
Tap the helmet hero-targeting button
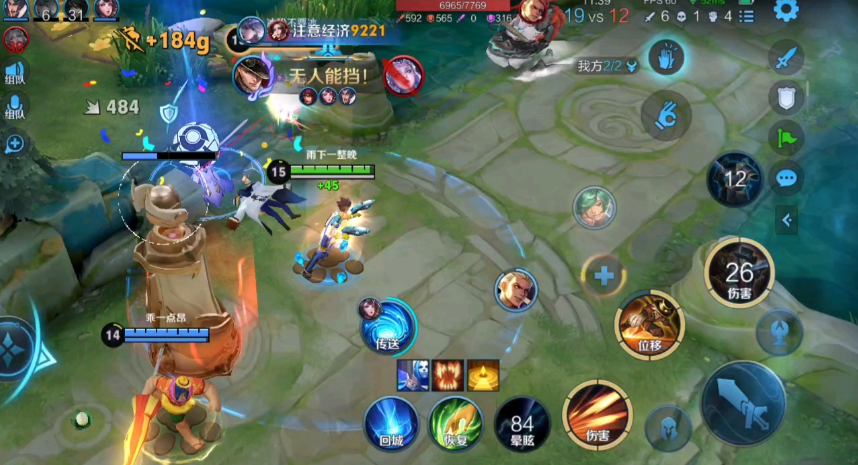[x=667, y=428]
